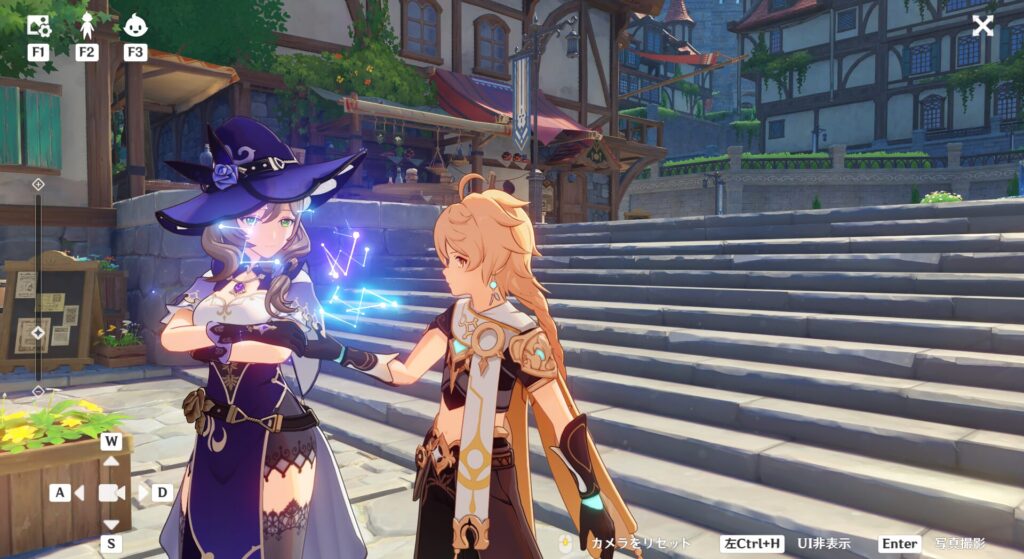1024x559 pixels.
Task: Choose UI非表示 to hide the interface
Action: click(x=823, y=543)
